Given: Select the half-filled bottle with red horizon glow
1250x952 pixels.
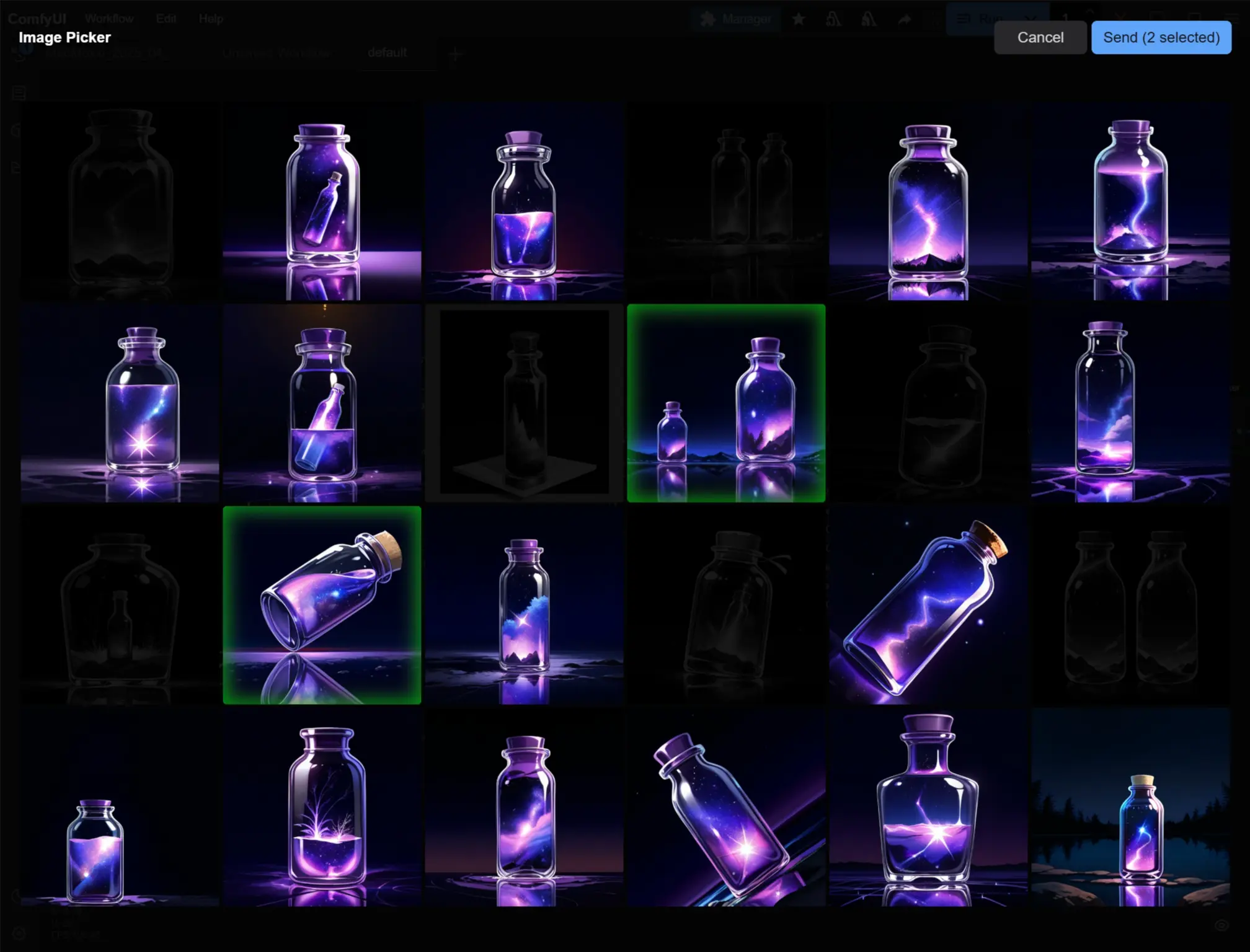Looking at the screenshot, I should (524, 201).
